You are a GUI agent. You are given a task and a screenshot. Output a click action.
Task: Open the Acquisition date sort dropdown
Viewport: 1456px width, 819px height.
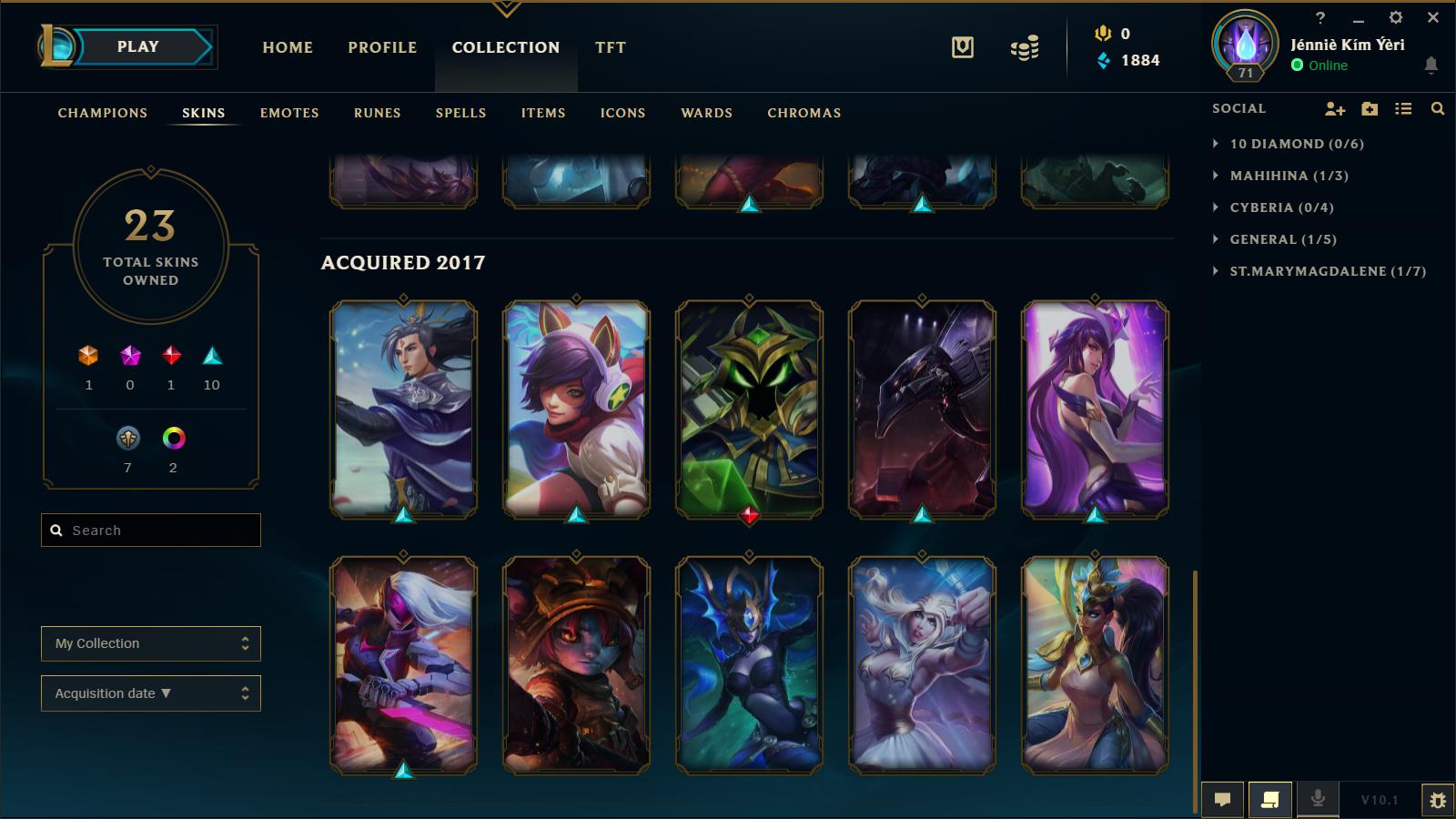pos(150,693)
